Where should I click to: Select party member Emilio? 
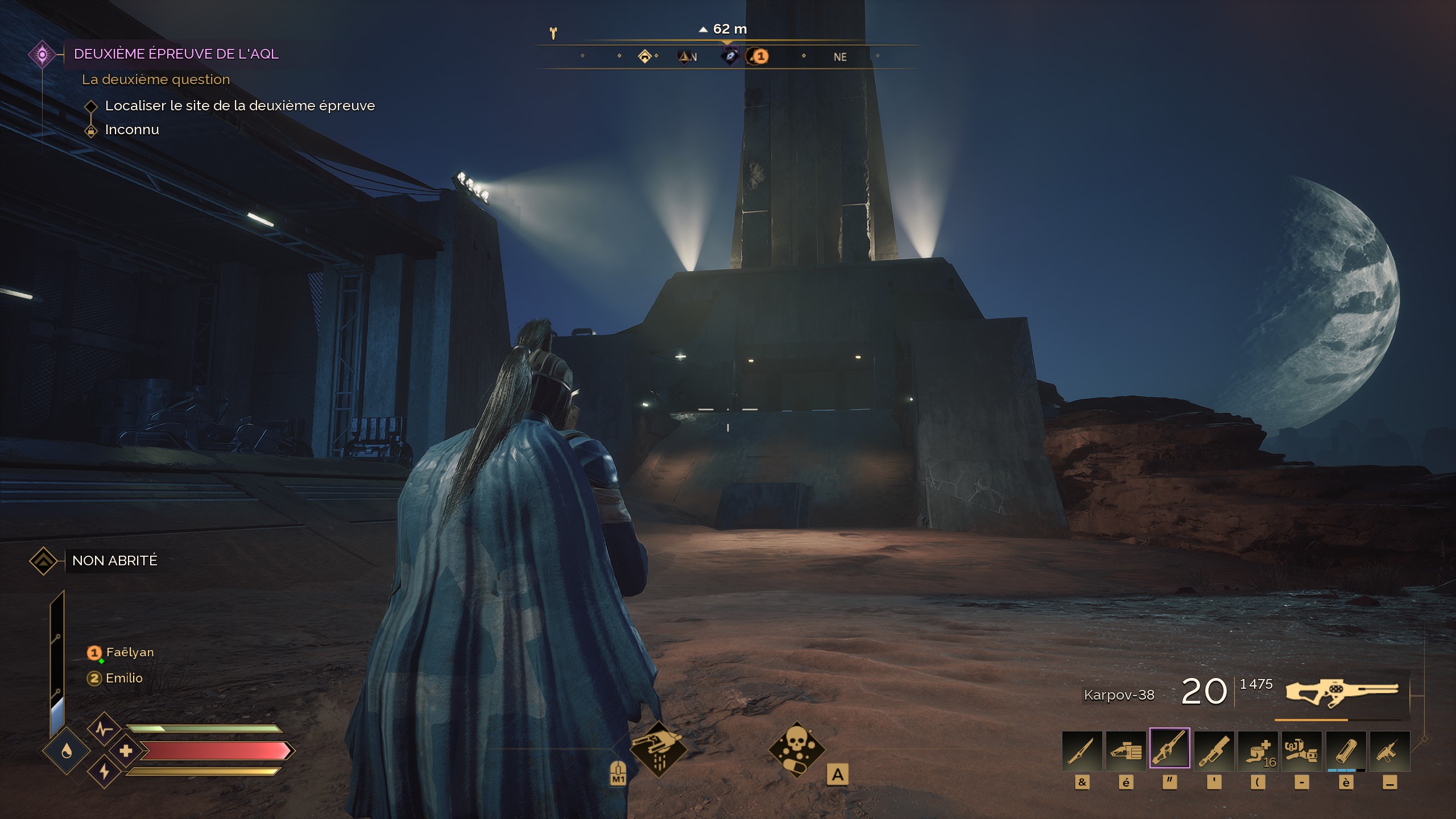(124, 678)
